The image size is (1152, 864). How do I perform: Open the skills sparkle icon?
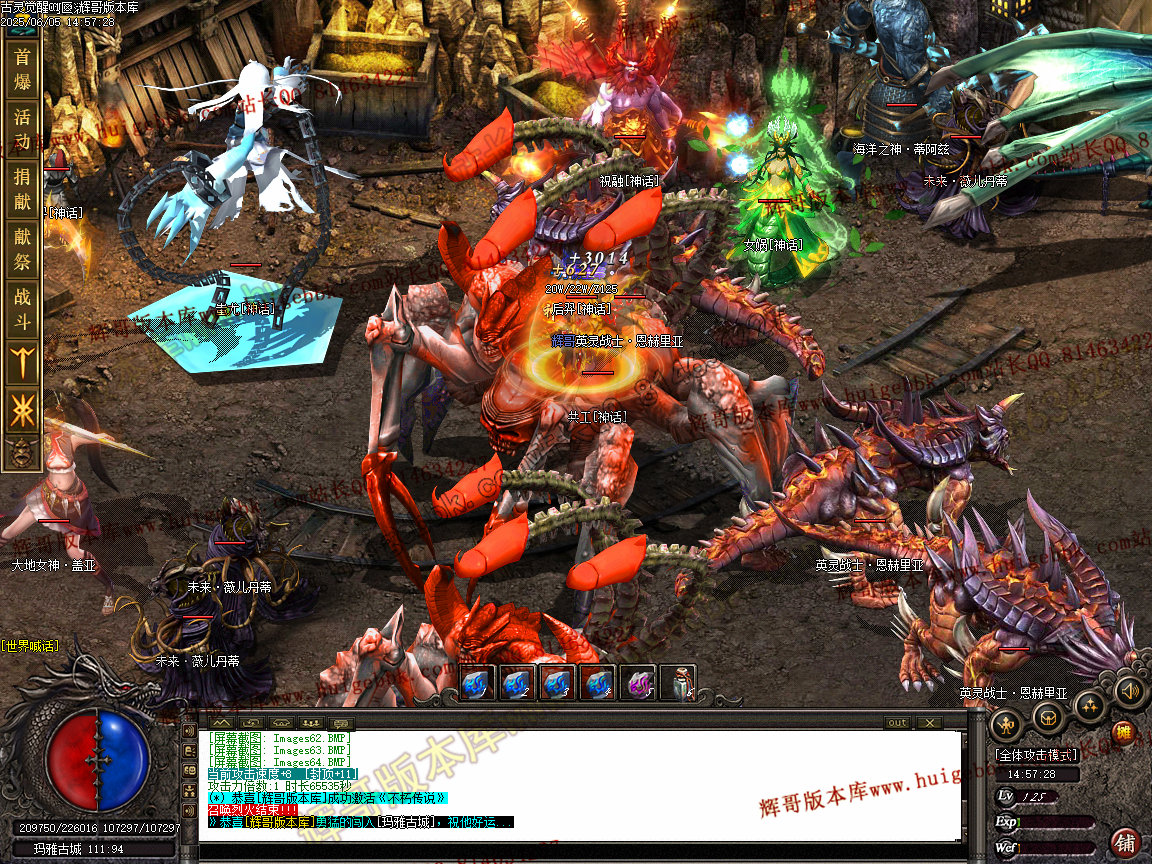pos(1089,707)
